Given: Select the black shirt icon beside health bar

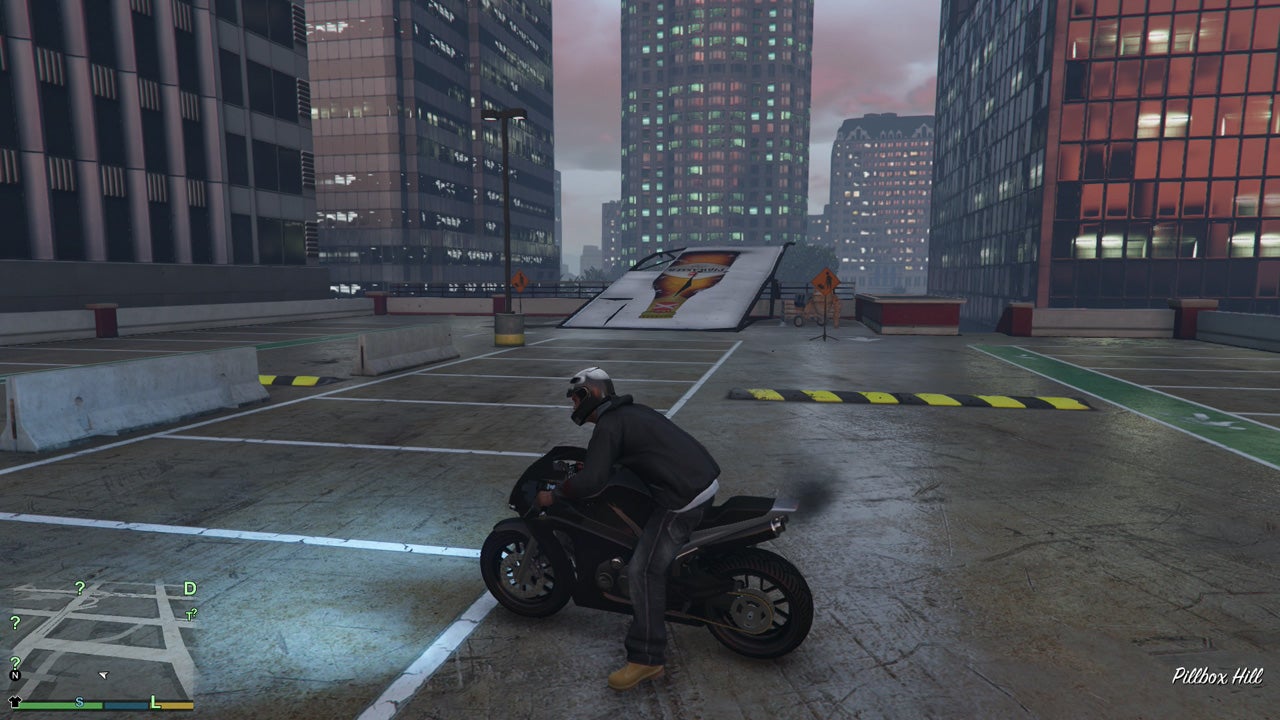Looking at the screenshot, I should [14, 701].
